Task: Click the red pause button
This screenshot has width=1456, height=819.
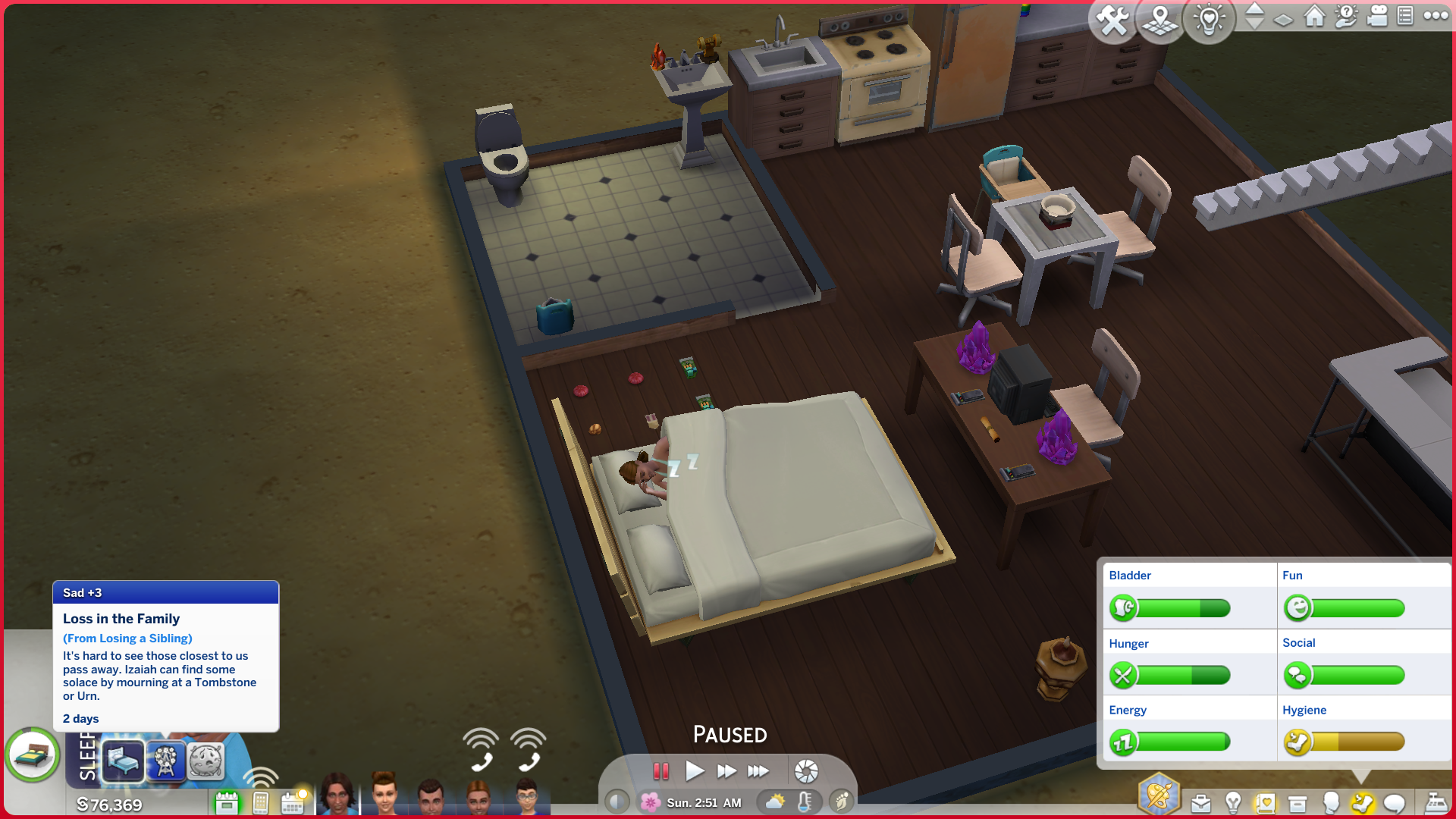Action: click(661, 771)
